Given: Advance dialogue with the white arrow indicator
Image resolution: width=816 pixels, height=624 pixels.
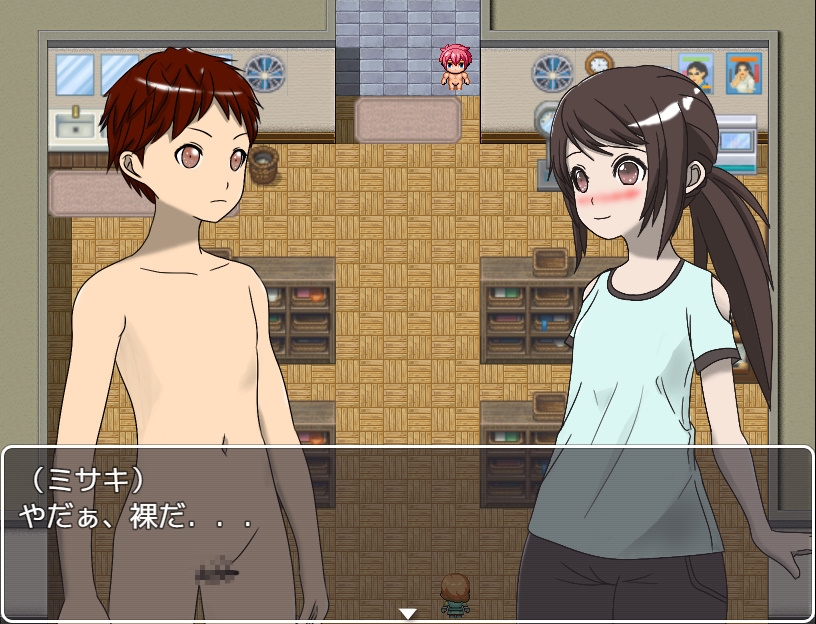Looking at the screenshot, I should tap(407, 613).
